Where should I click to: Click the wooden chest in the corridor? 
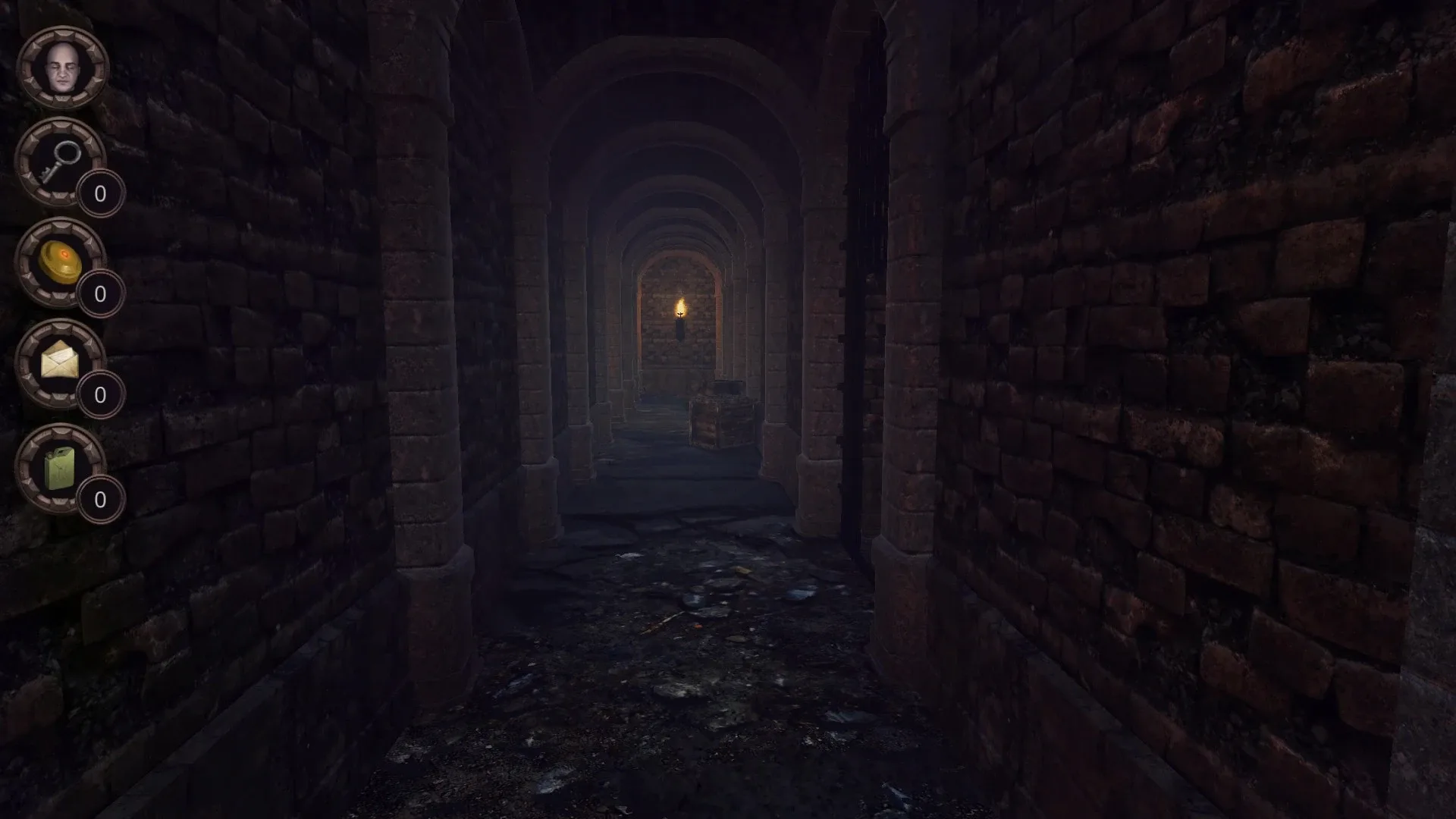point(723,421)
